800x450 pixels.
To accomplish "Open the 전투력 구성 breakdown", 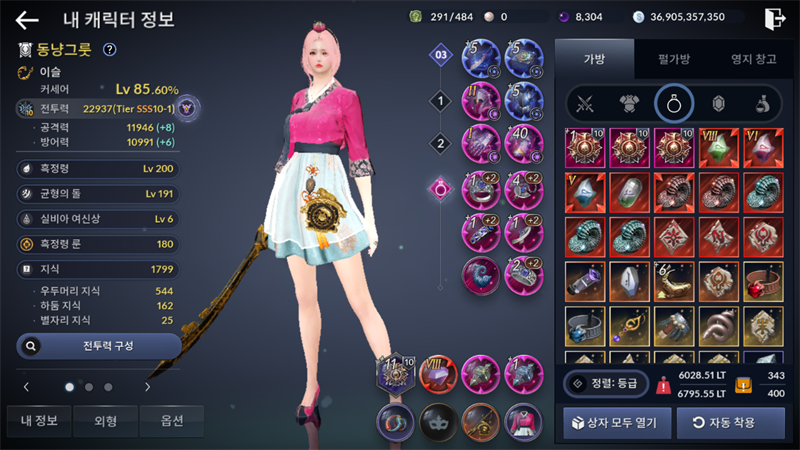I will tap(99, 346).
